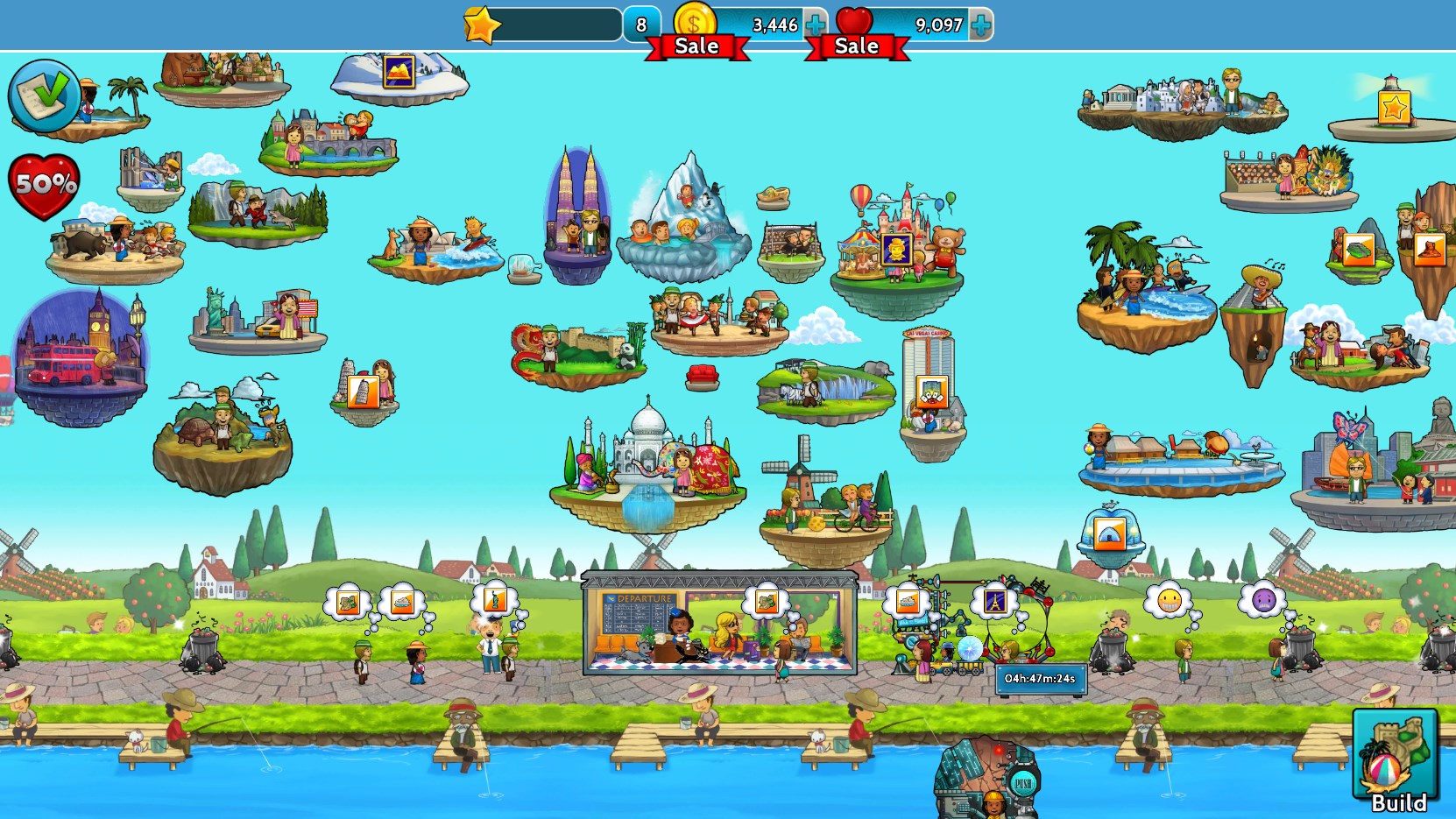Select the casino icon on Las Vegas island

click(930, 392)
